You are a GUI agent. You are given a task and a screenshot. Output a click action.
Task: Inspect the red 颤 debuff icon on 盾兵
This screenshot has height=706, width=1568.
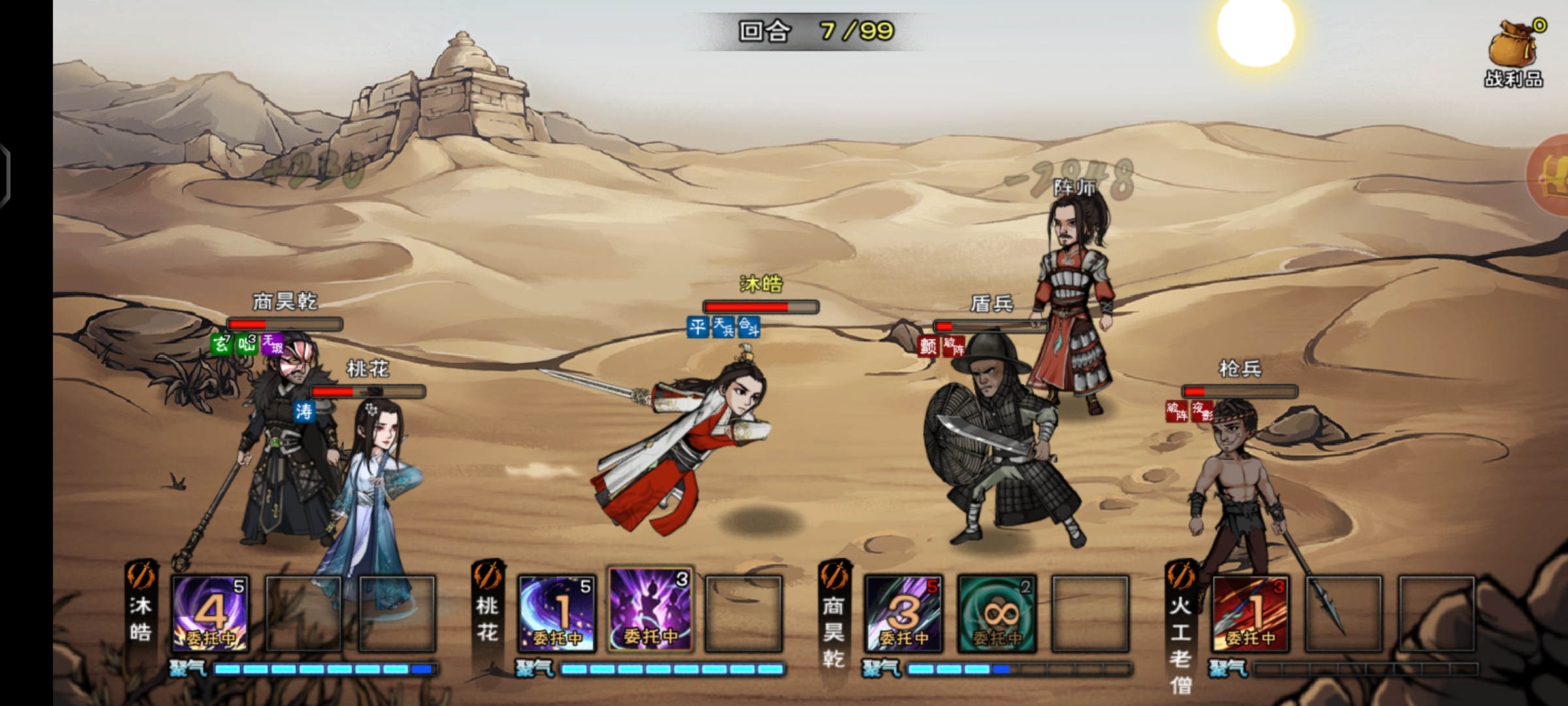point(928,346)
